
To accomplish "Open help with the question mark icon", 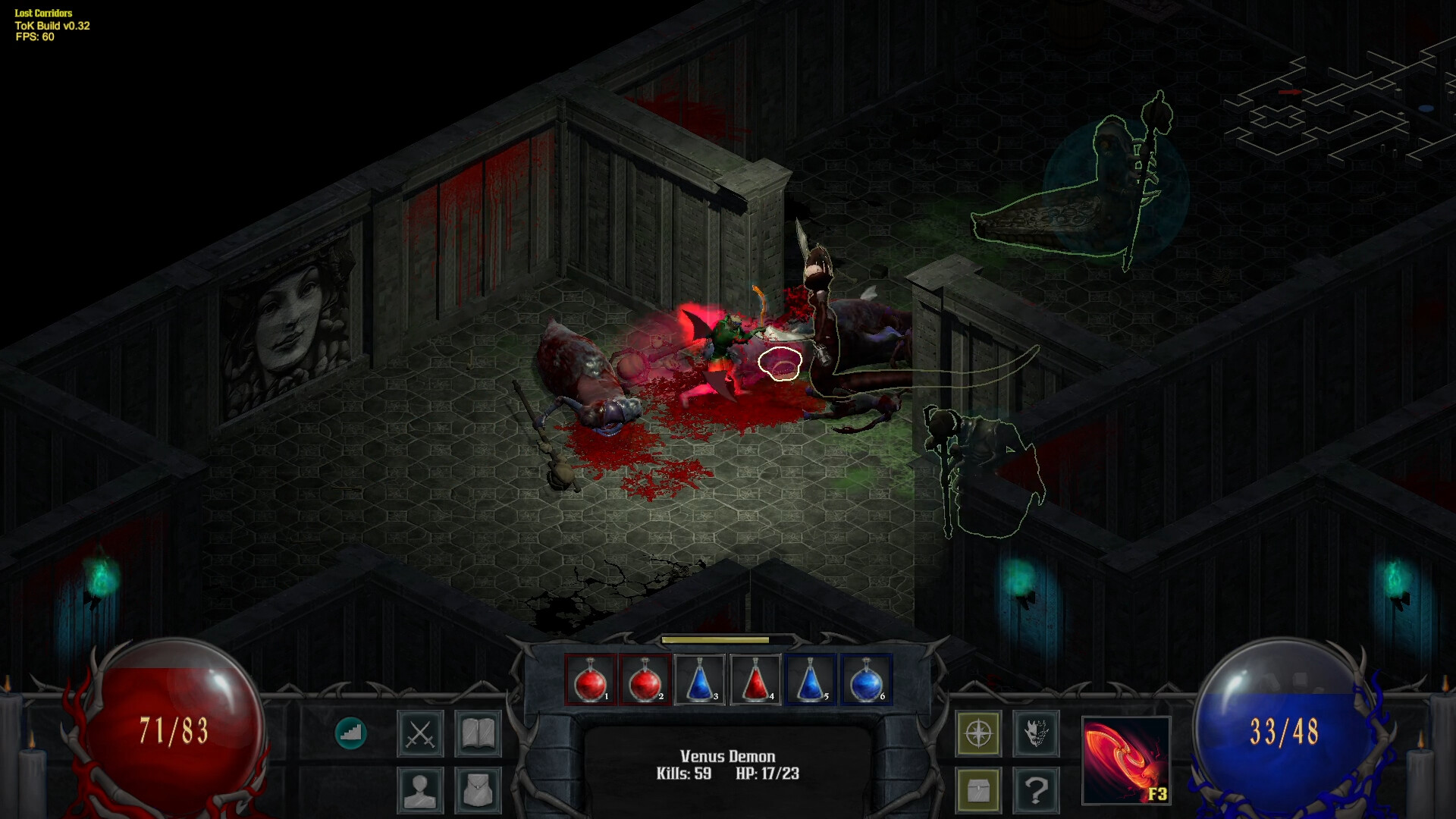I will point(1037,789).
